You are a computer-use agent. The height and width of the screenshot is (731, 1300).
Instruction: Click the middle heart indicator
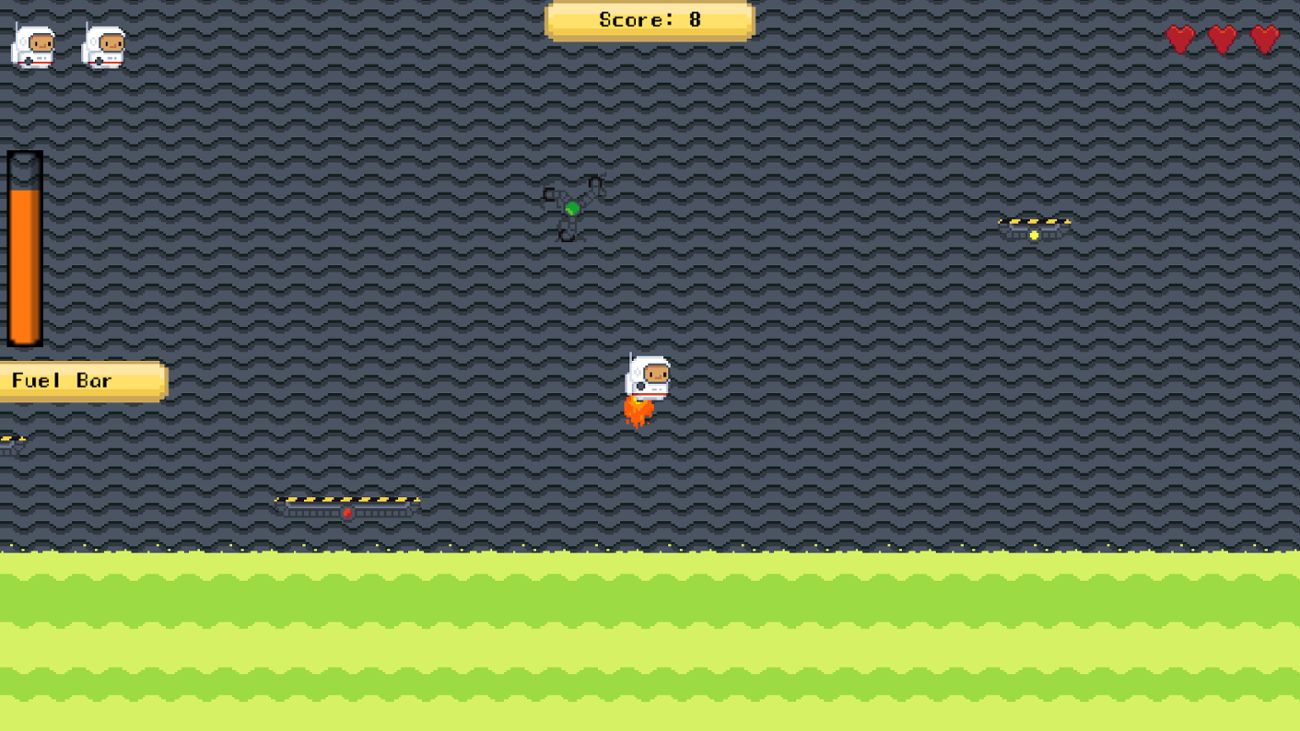click(1221, 39)
